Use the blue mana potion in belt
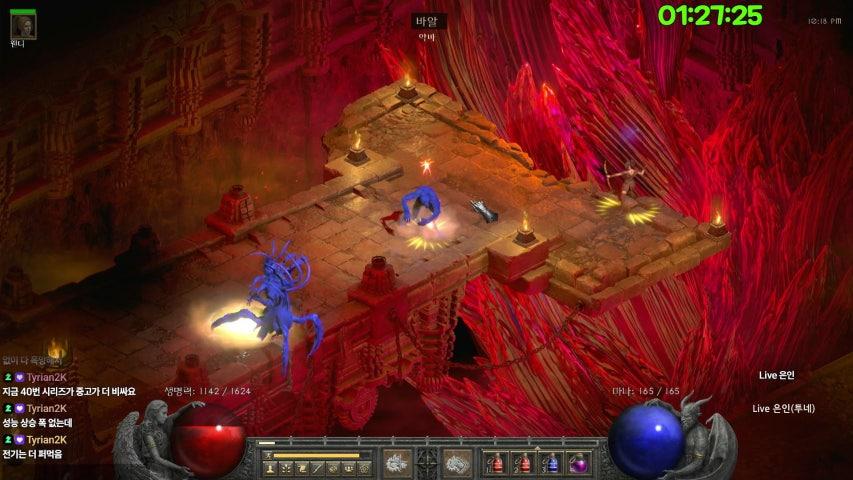Screen dimensions: 853x480 pyautogui.click(x=550, y=462)
